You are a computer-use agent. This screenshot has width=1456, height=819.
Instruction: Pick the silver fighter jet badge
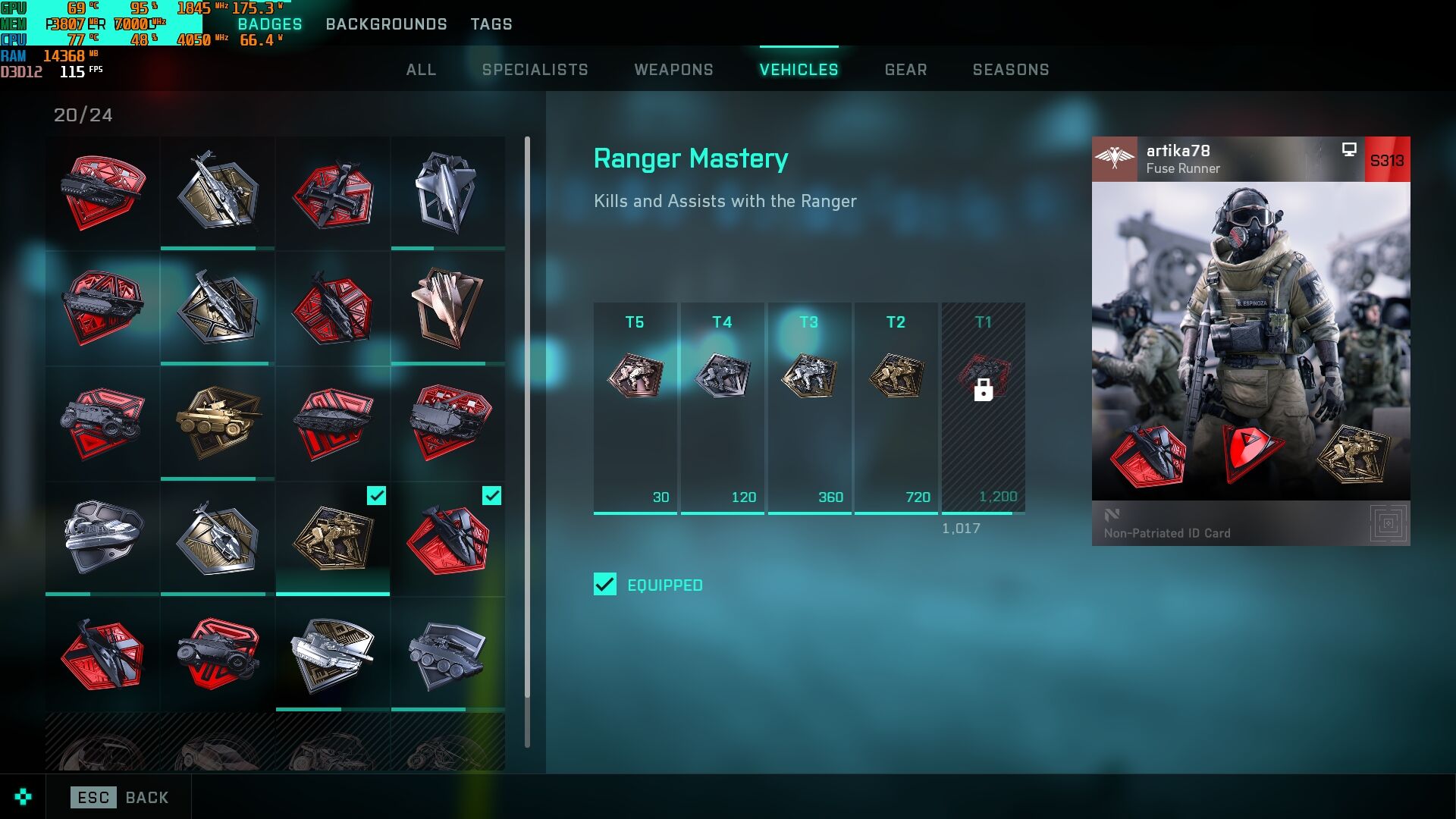point(447,192)
